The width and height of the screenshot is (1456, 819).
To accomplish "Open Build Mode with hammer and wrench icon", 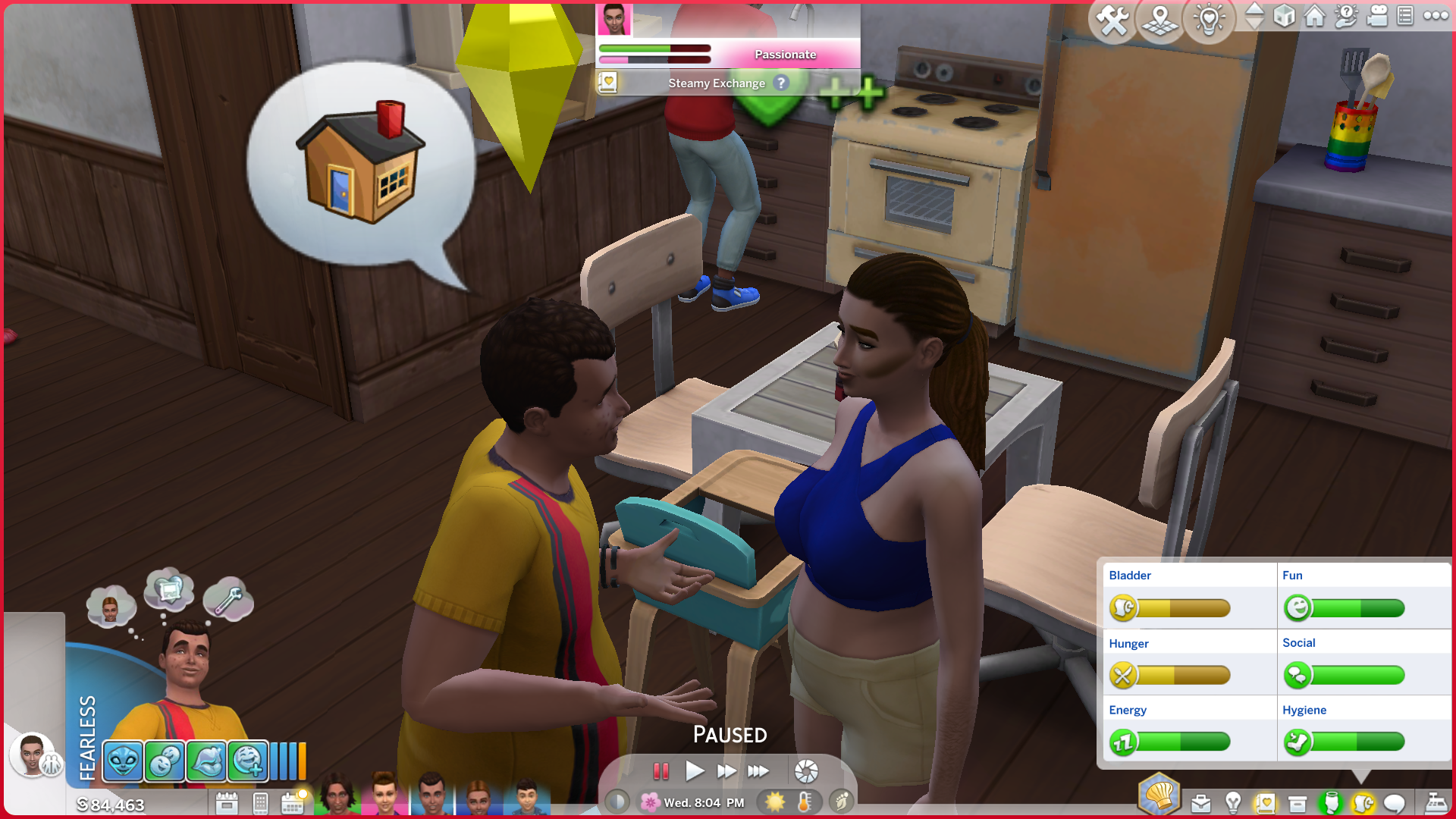I will (1112, 20).
